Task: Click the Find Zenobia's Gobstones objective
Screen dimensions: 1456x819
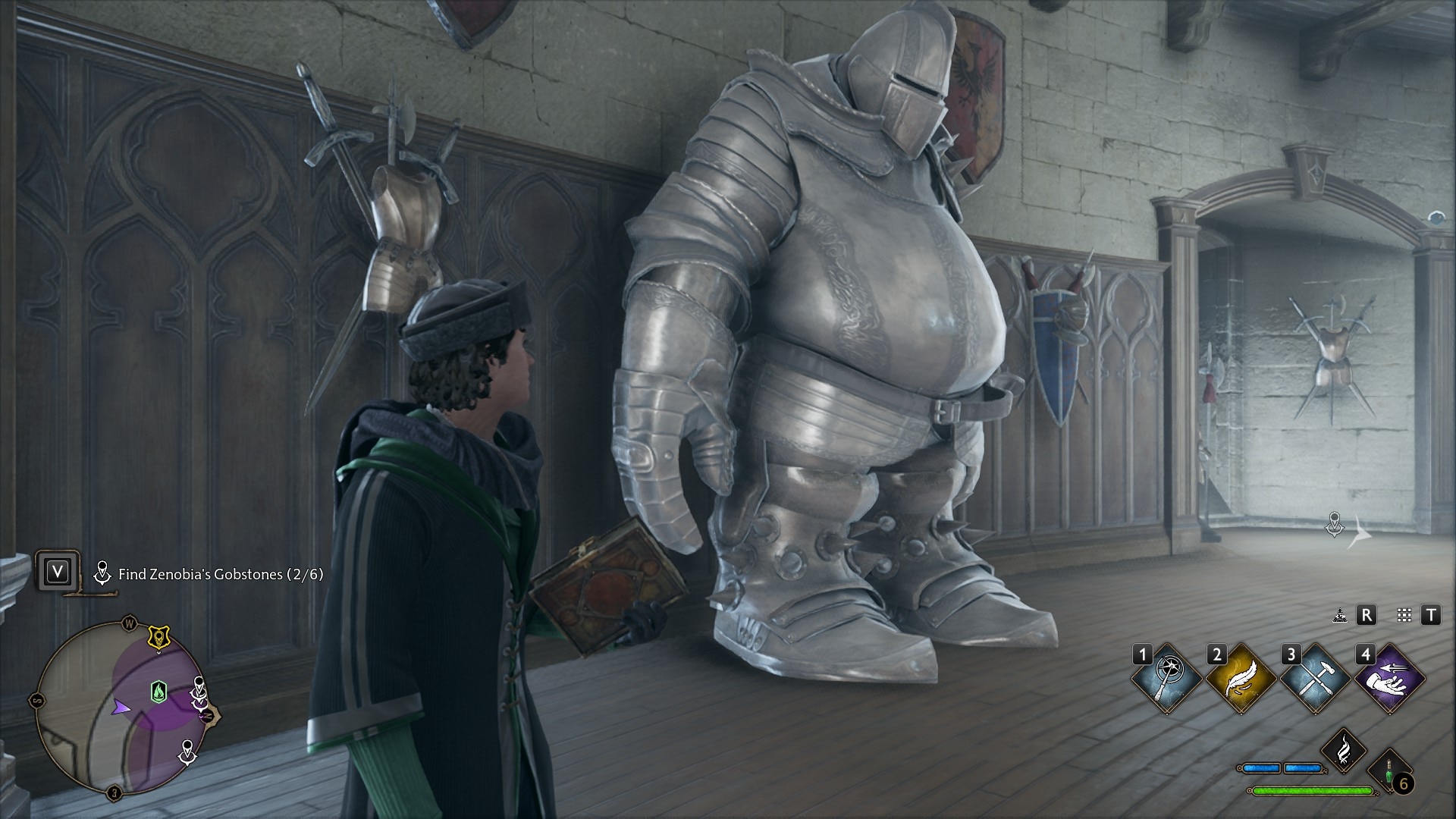Action: point(220,574)
